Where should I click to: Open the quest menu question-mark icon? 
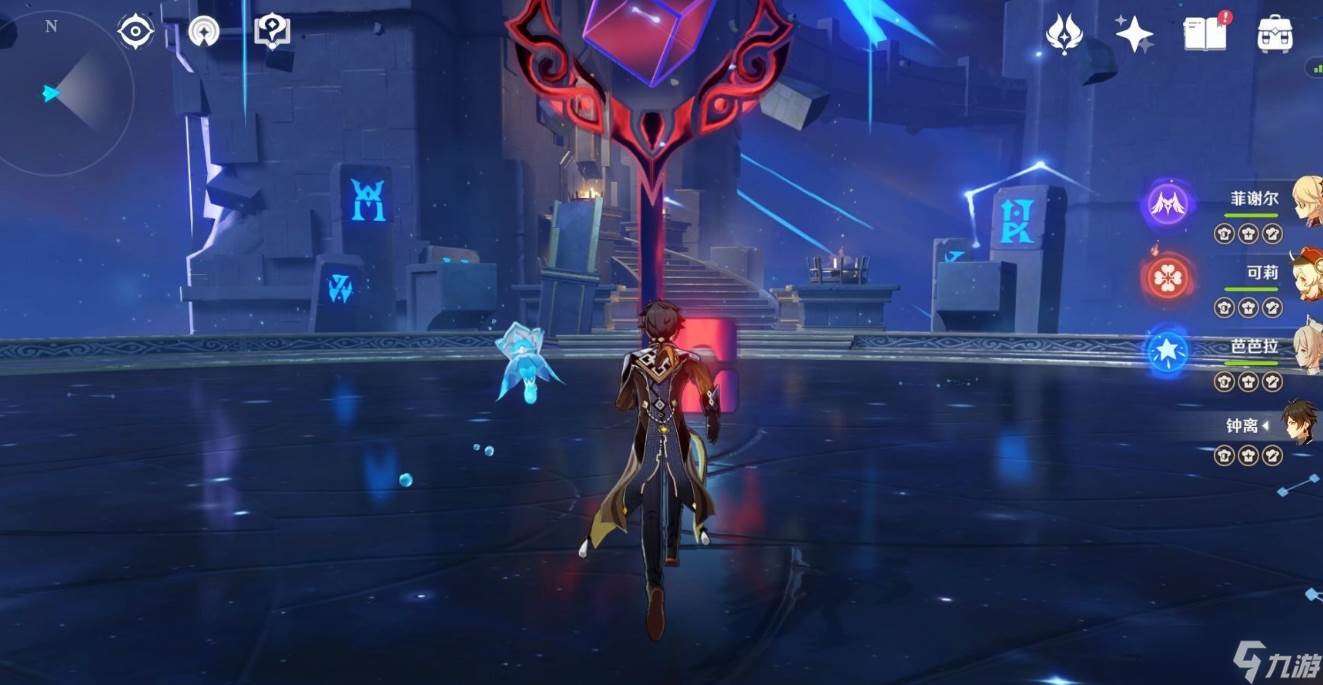tap(271, 31)
